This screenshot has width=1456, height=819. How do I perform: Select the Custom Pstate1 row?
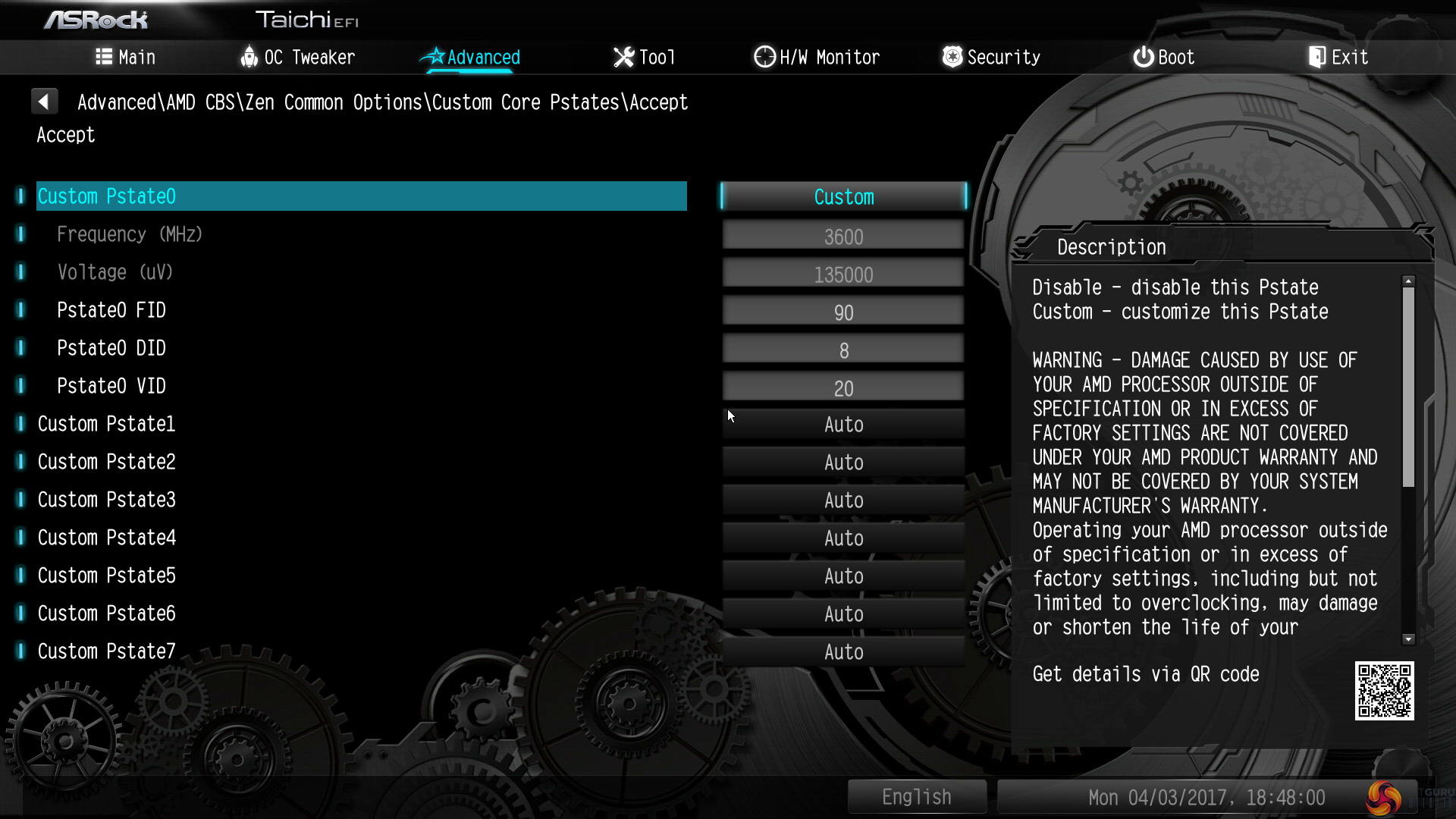pyautogui.click(x=107, y=424)
